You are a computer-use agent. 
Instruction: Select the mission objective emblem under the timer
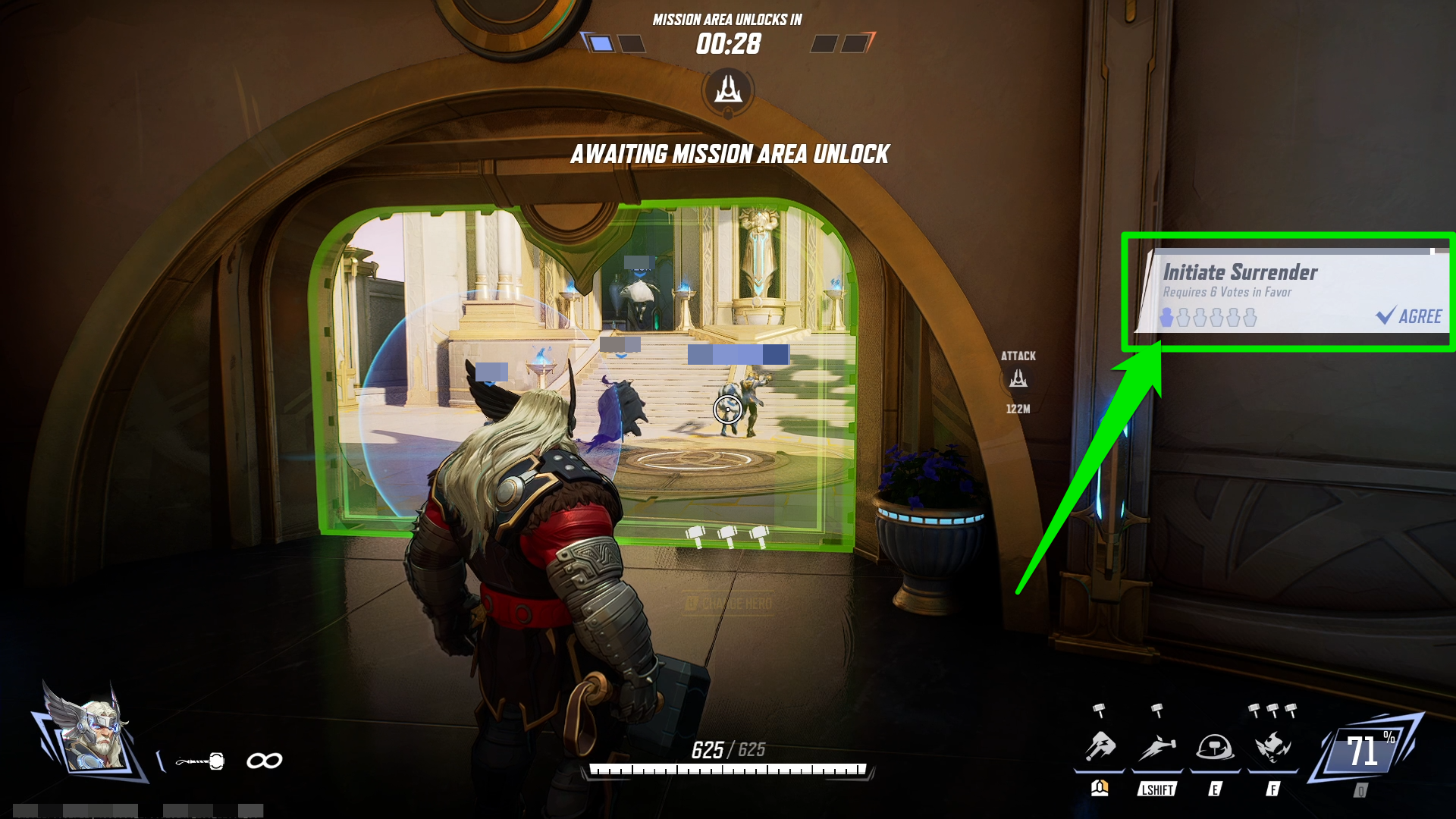point(728,90)
